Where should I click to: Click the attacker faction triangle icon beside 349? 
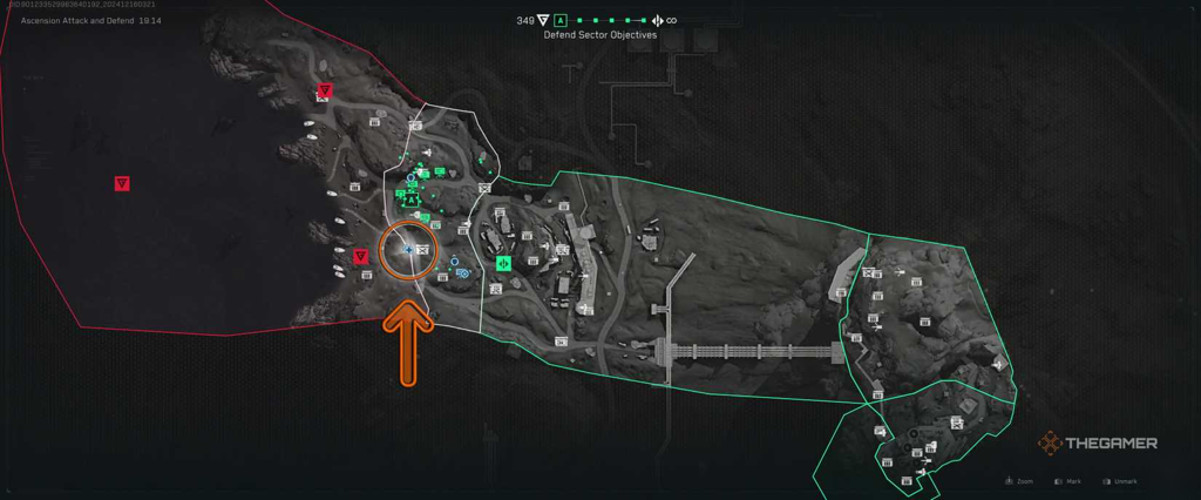[x=543, y=20]
